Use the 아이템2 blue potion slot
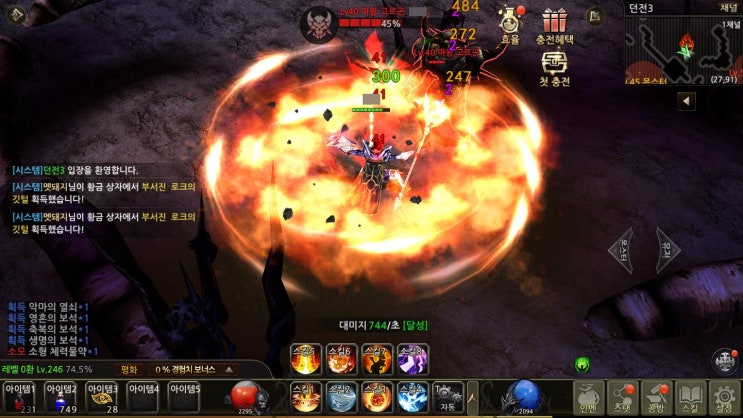The image size is (743, 418). pyautogui.click(x=61, y=397)
